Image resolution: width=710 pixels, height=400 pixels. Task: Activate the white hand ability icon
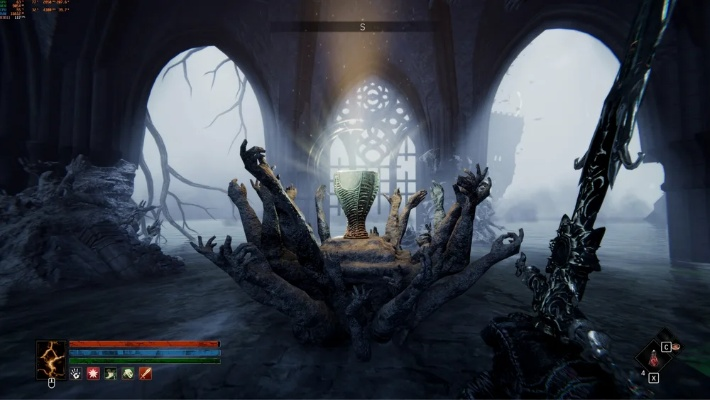(75, 373)
